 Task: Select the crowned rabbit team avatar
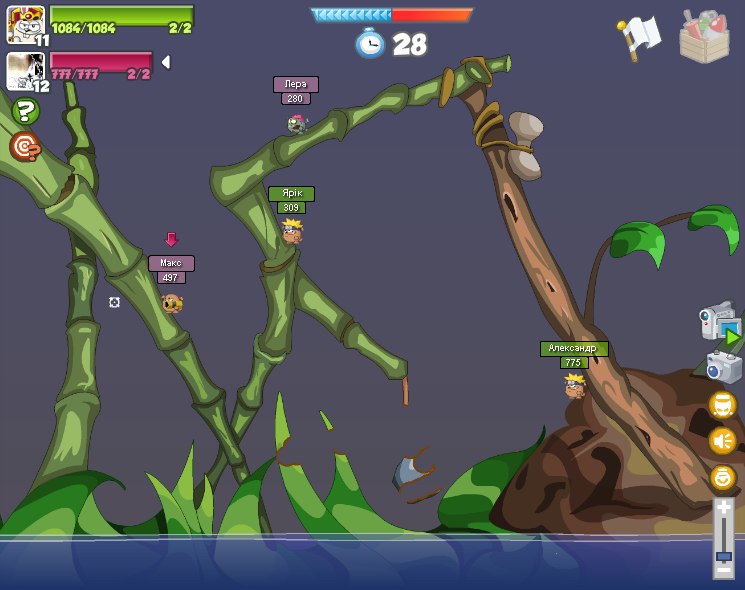(24, 23)
